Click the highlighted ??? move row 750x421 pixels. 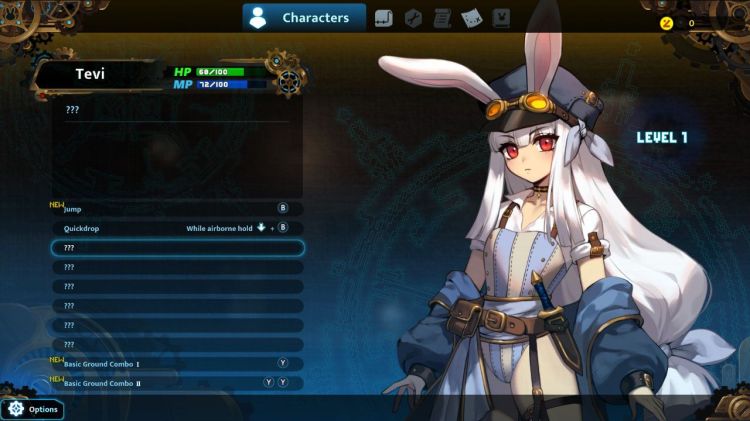(x=177, y=247)
